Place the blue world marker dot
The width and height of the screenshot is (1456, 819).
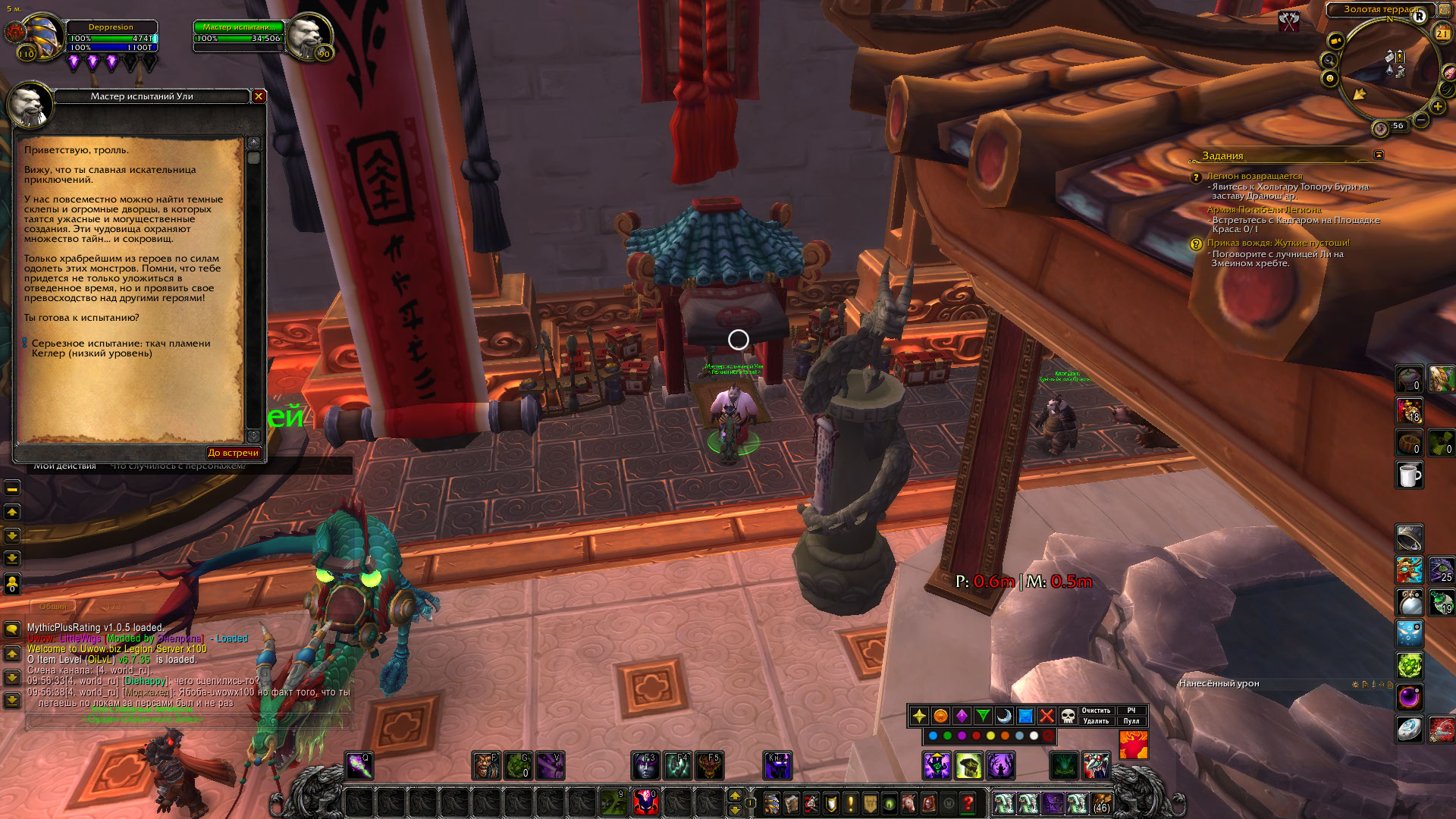point(933,736)
